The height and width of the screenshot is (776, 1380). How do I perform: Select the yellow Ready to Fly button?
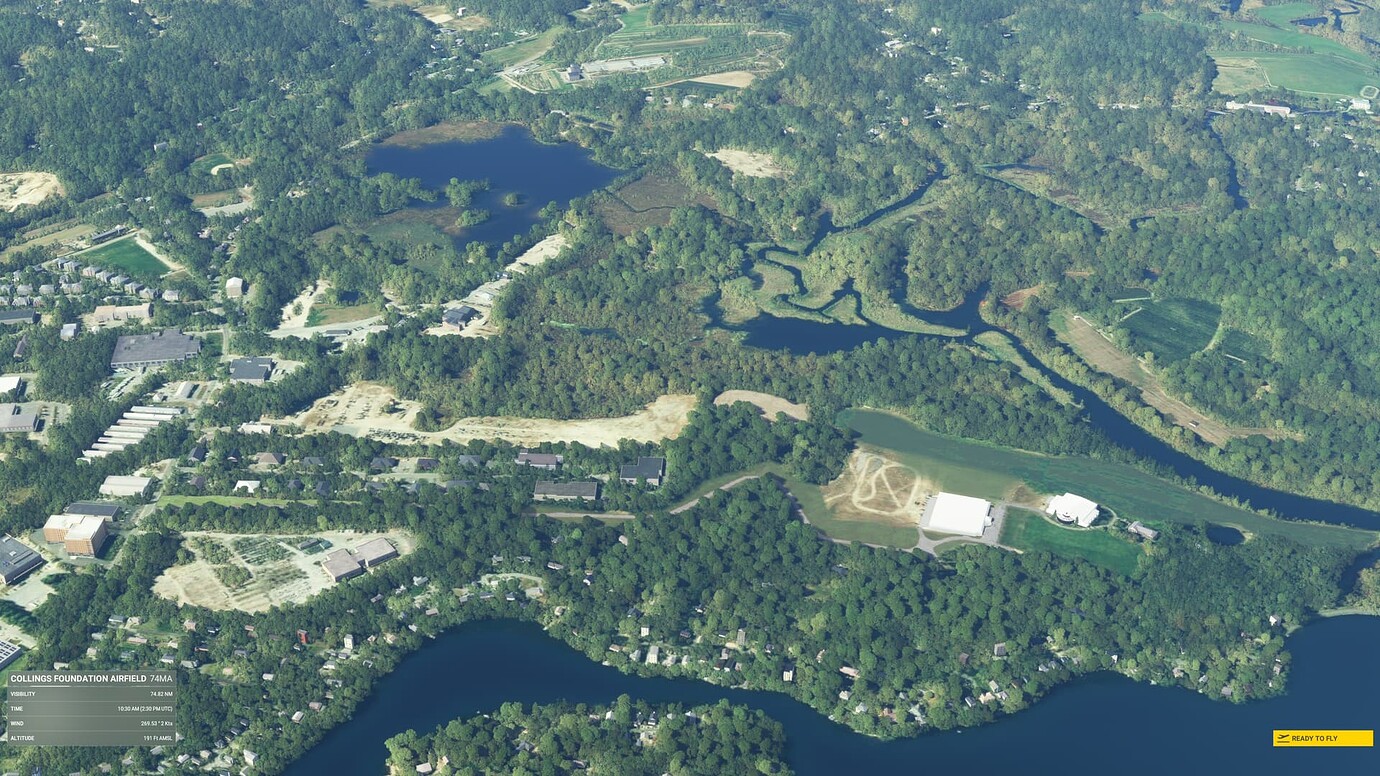1322,738
